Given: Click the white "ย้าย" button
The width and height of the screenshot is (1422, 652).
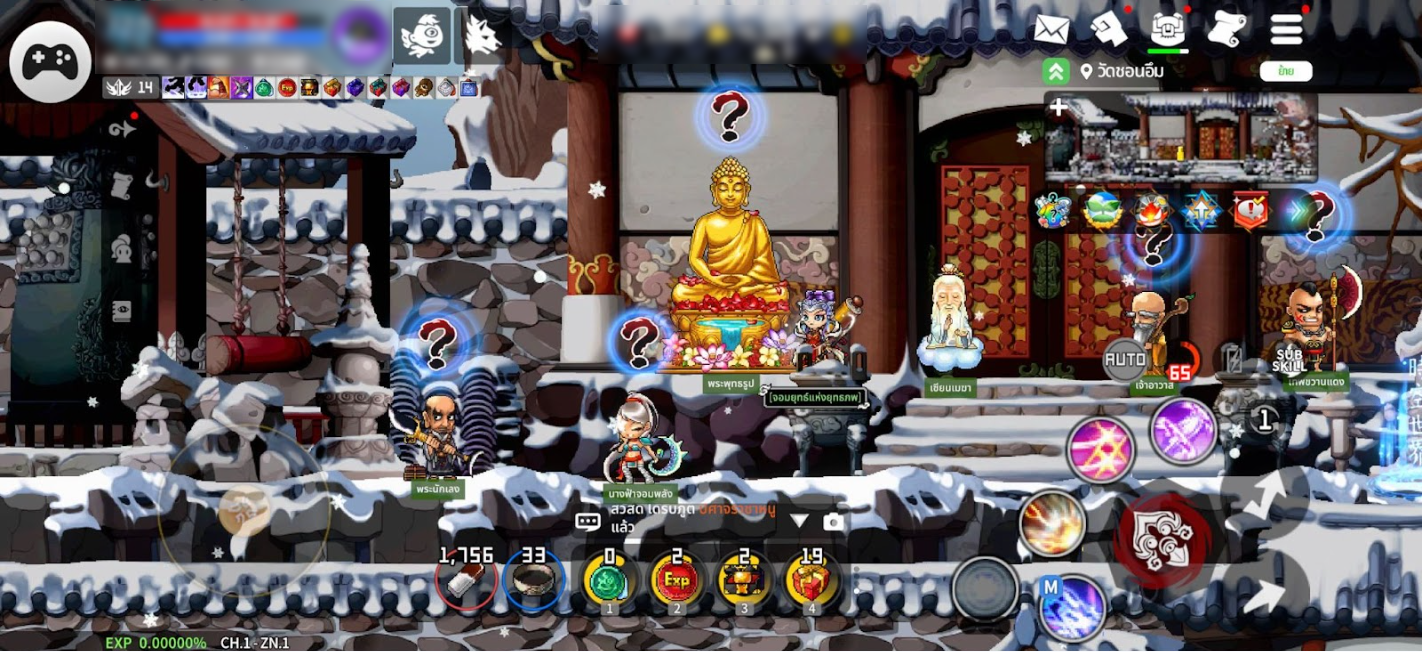Looking at the screenshot, I should tap(1285, 71).
